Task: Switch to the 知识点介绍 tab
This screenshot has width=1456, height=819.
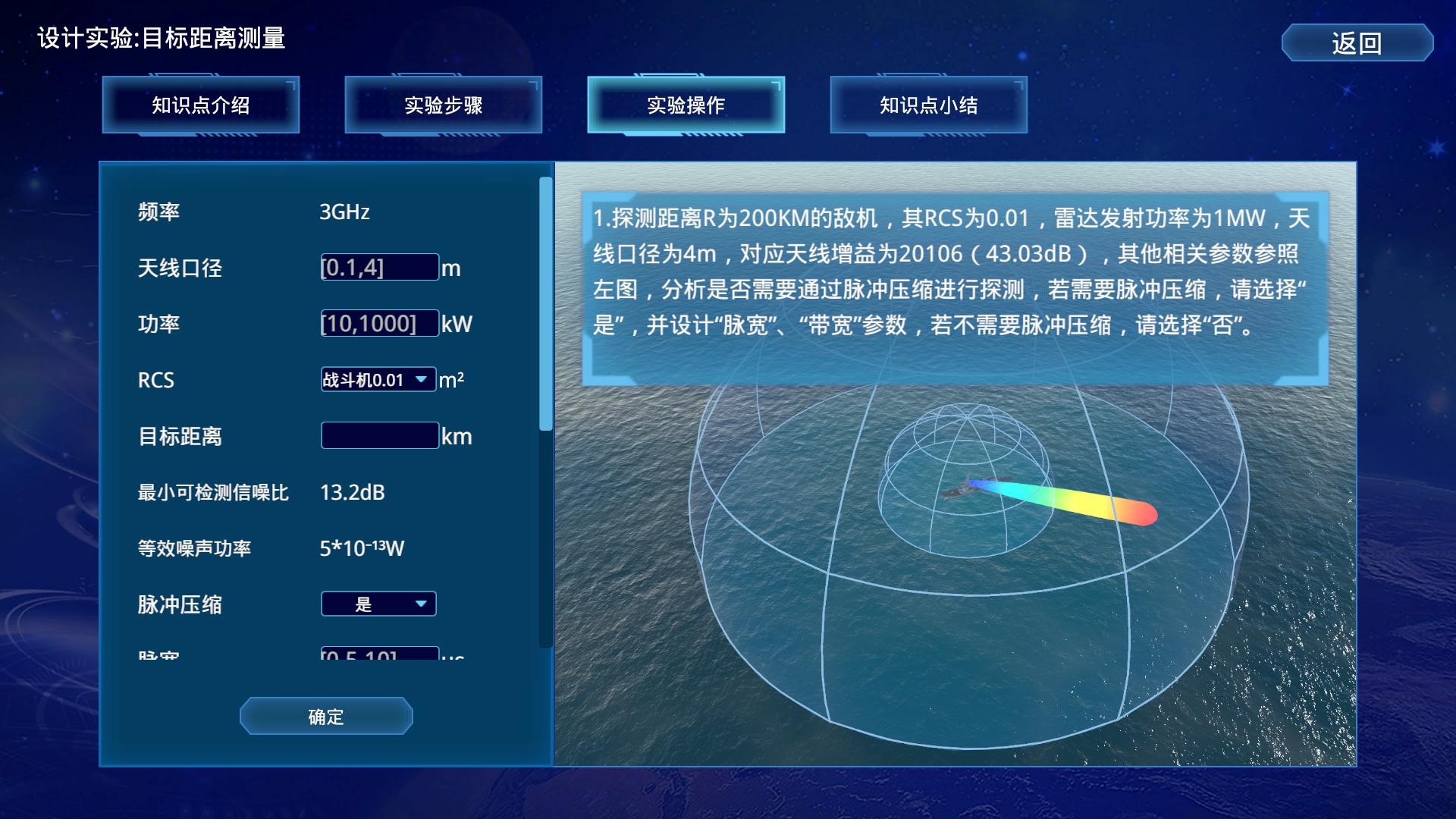Action: coord(201,105)
